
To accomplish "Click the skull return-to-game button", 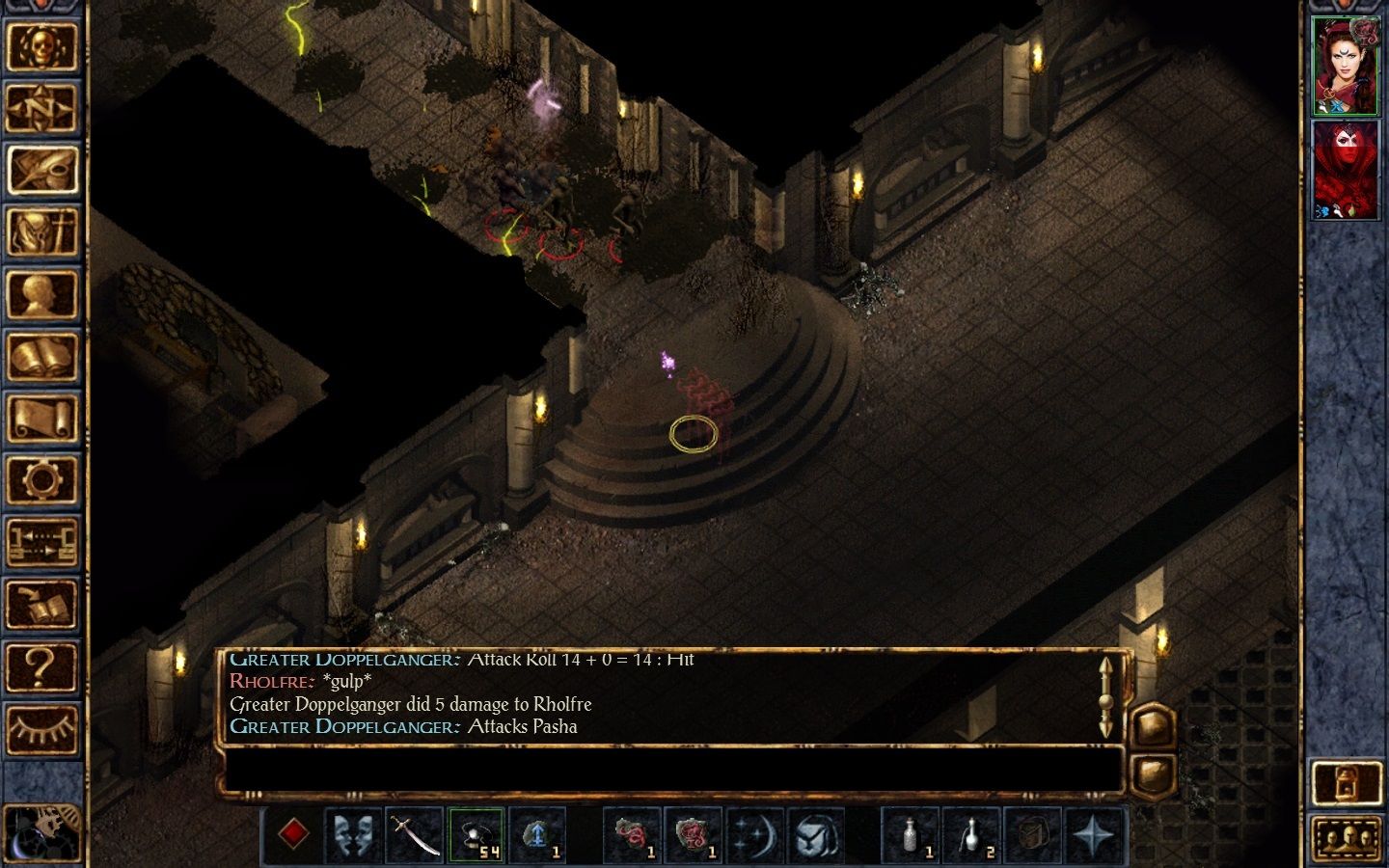I will pos(41,45).
